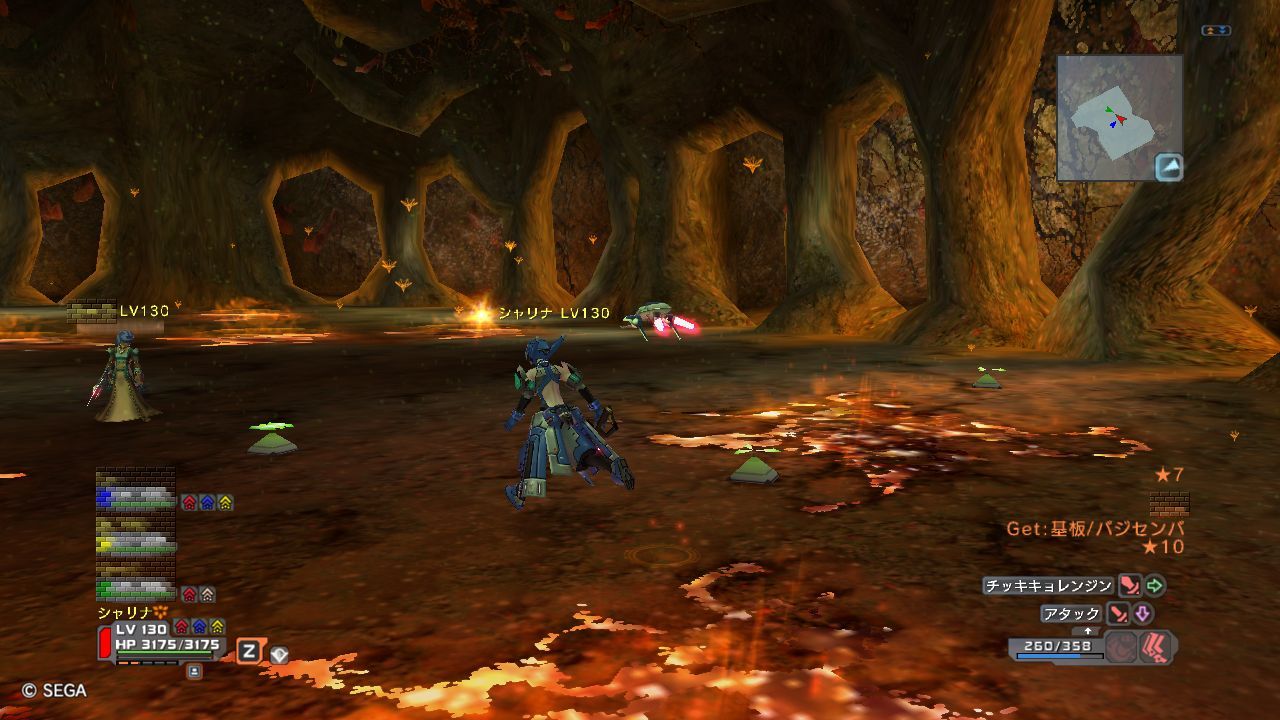Click the white arrow button on the minimap
This screenshot has height=720, width=1280.
(x=1169, y=167)
